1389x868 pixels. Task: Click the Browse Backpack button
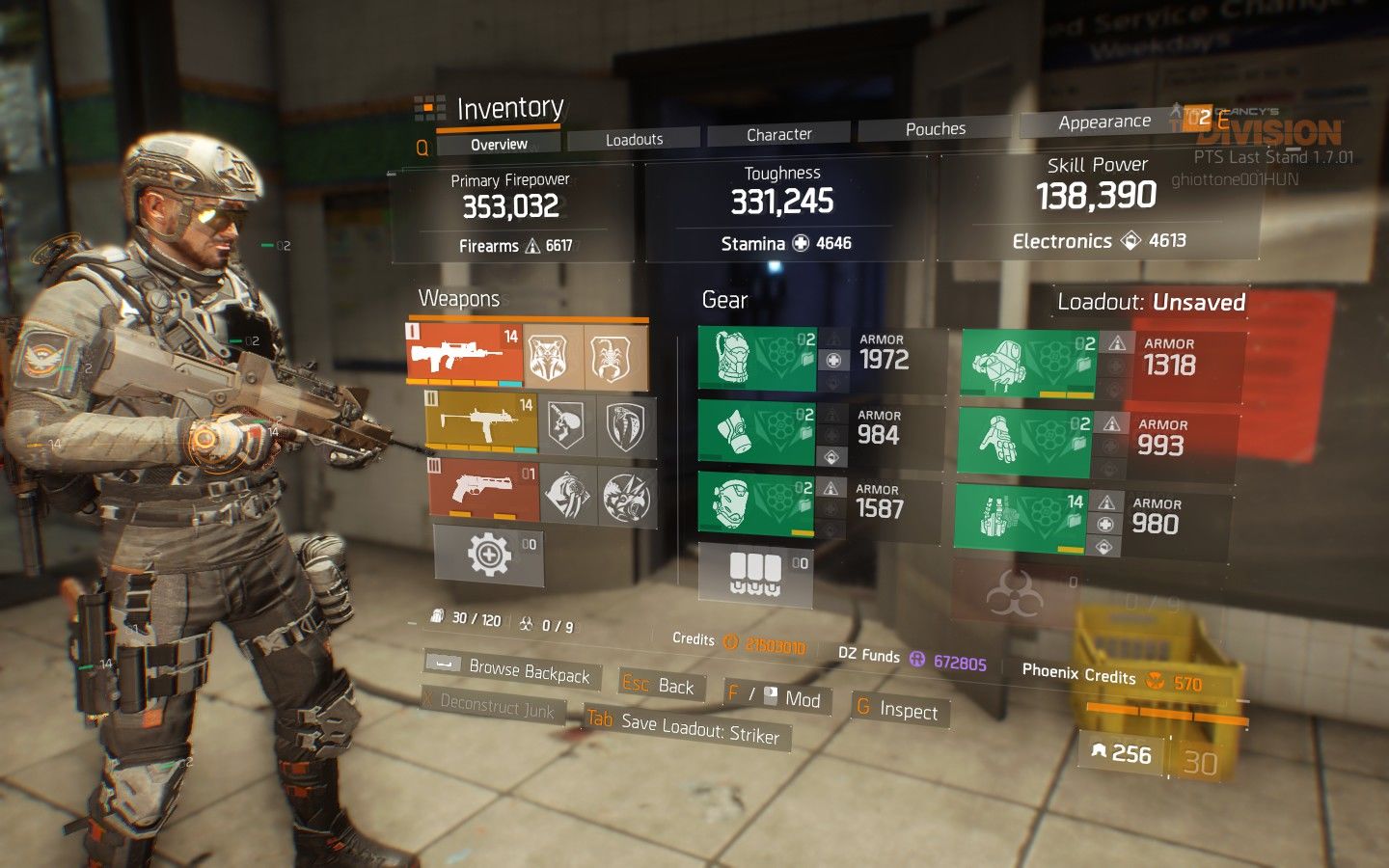[x=514, y=668]
